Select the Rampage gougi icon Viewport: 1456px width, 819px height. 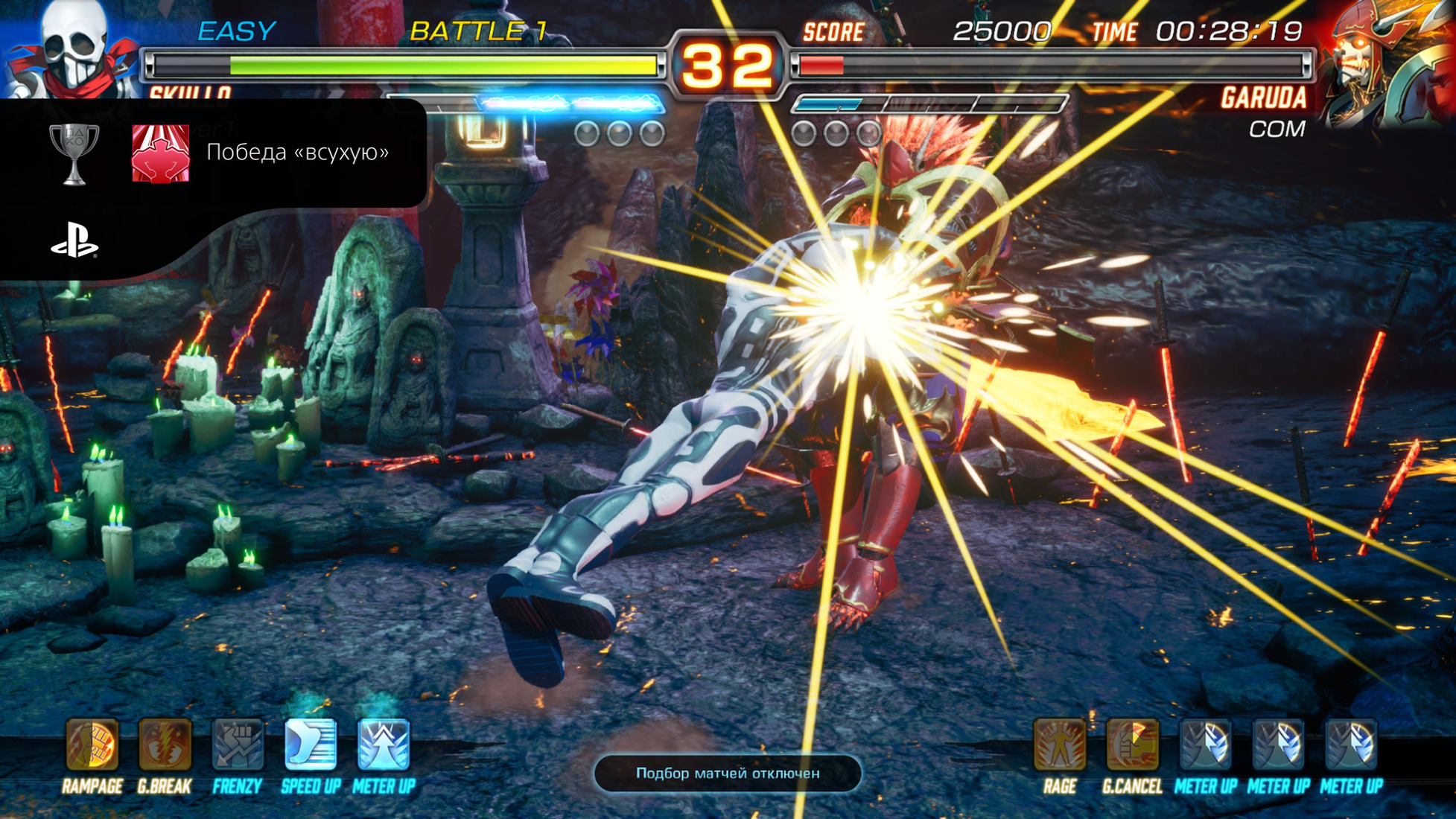pyautogui.click(x=92, y=744)
